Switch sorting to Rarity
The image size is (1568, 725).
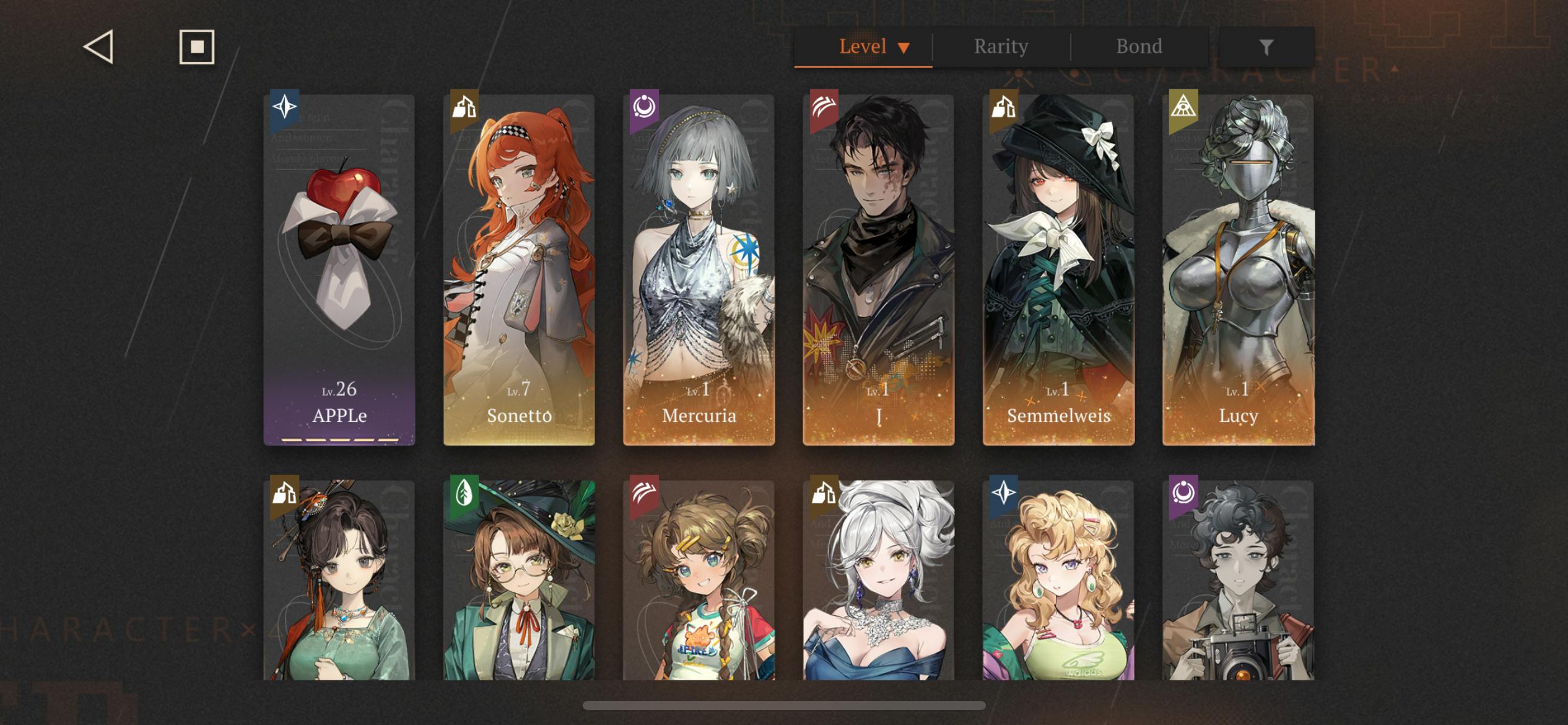point(1001,47)
